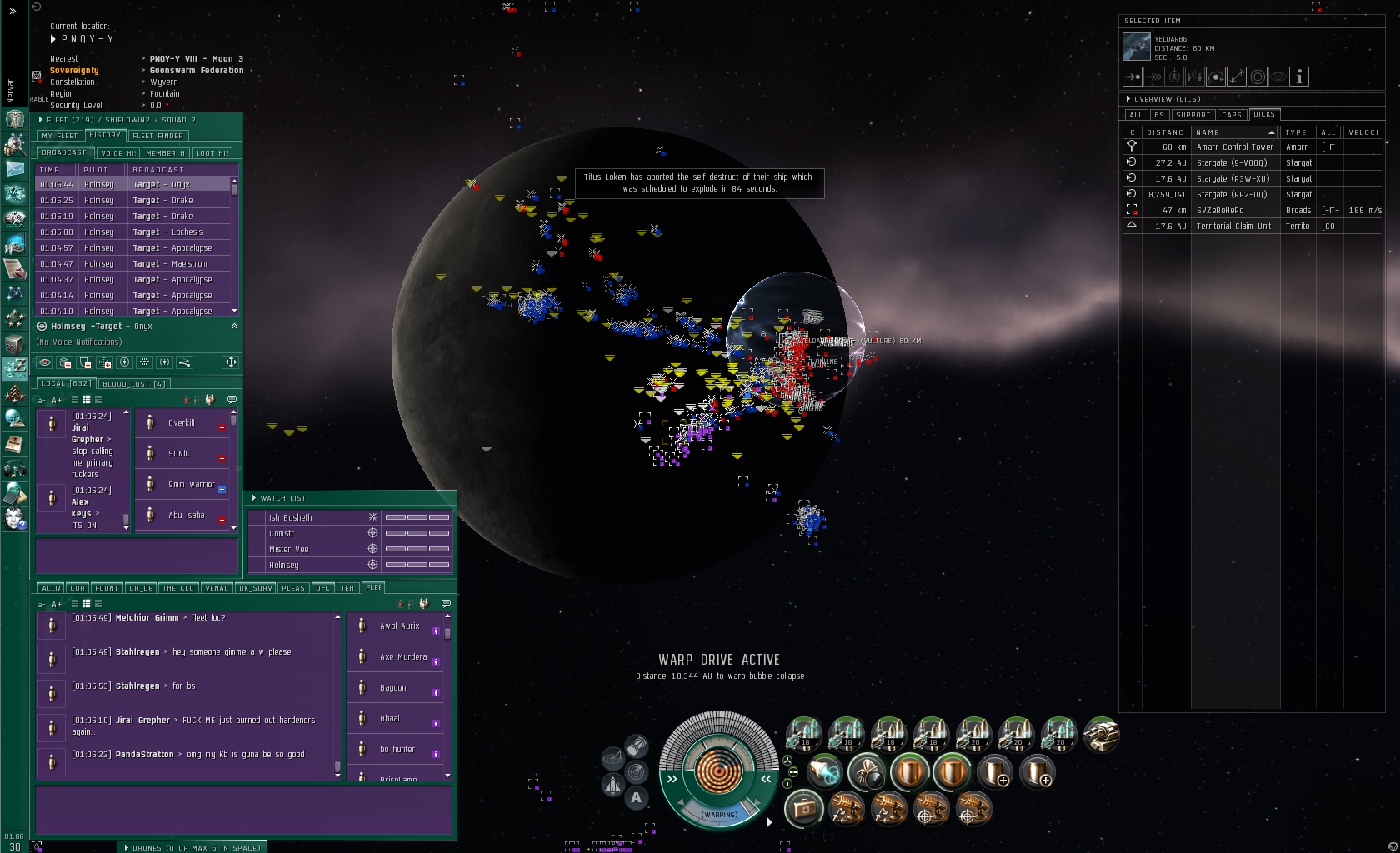This screenshot has height=853, width=1400.
Task: Open the Caps overview tab
Action: point(1232,115)
